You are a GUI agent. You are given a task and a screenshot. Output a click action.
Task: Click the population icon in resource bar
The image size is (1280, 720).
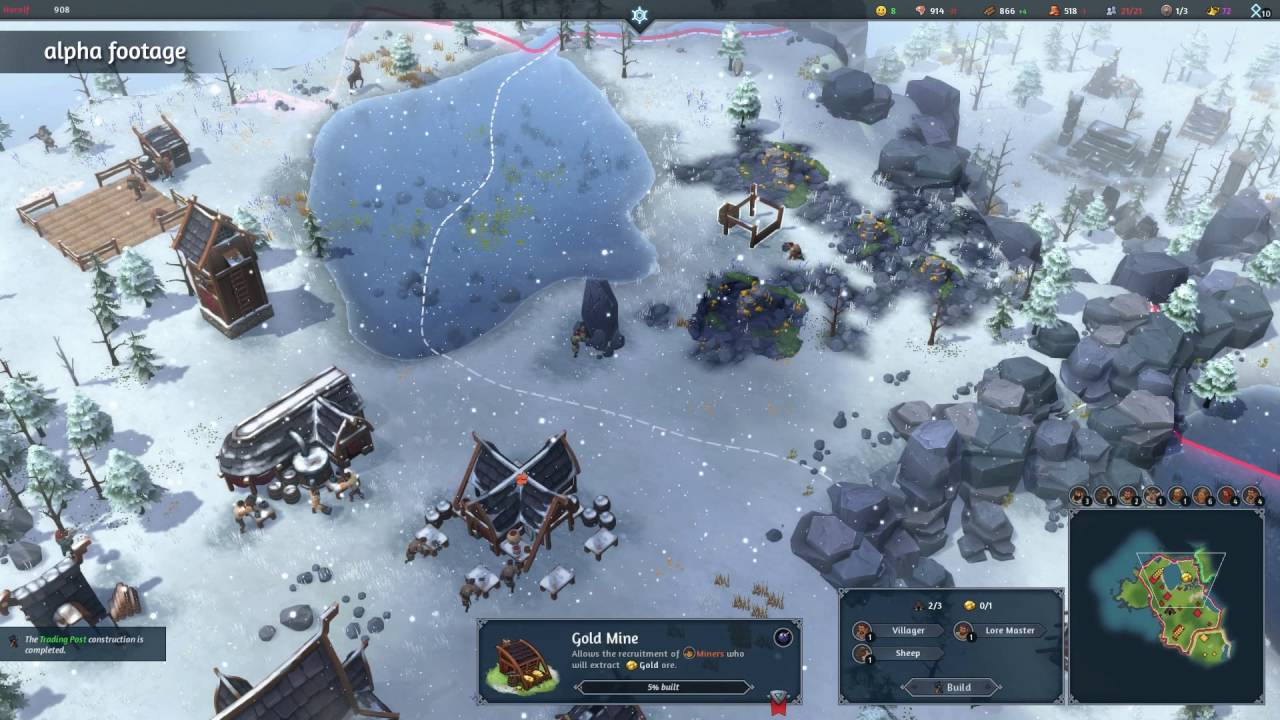pyautogui.click(x=1111, y=11)
